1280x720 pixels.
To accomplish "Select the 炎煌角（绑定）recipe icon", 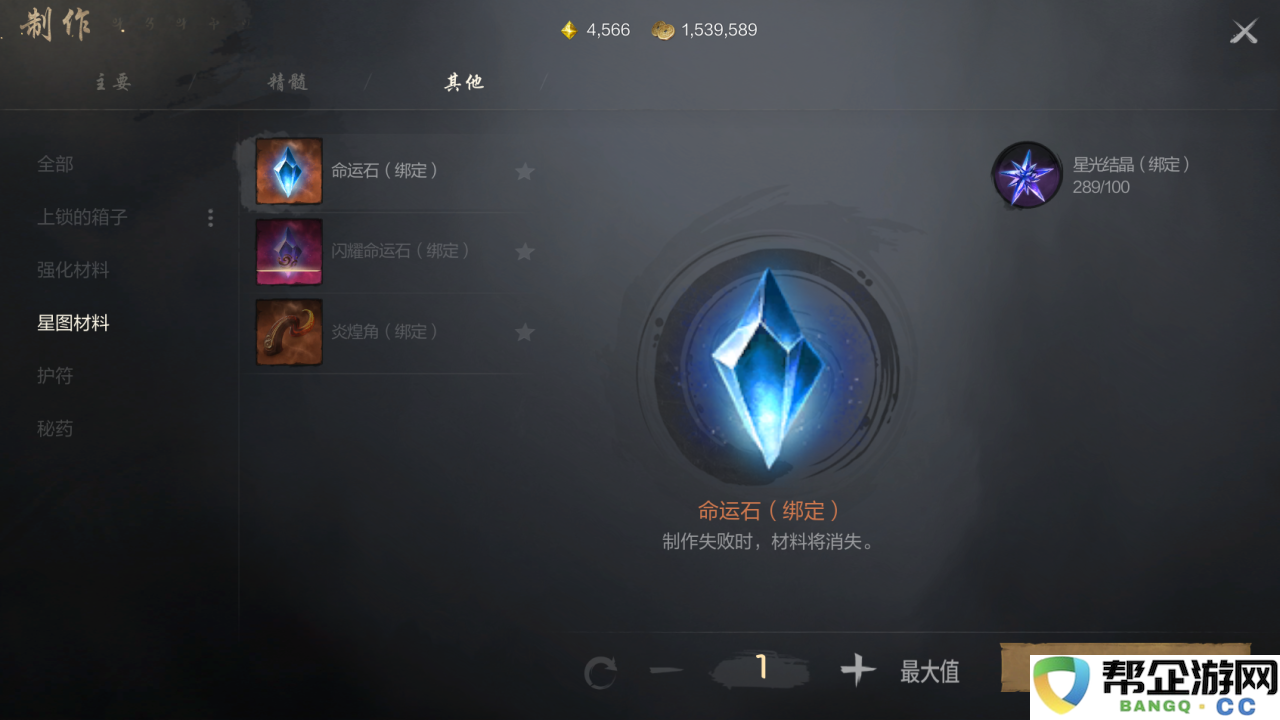I will pyautogui.click(x=288, y=332).
